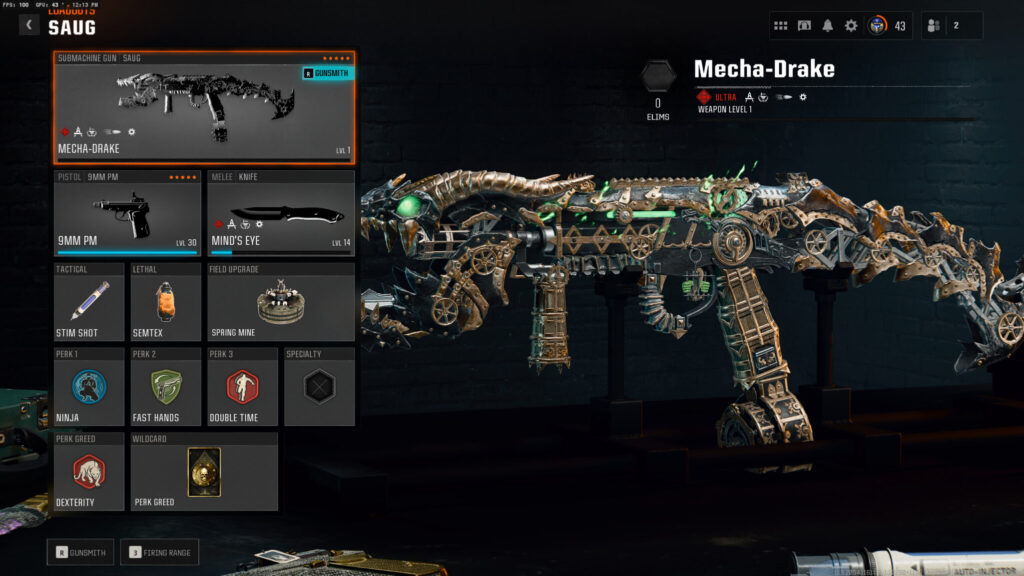The height and width of the screenshot is (576, 1024).
Task: Open the Ninja Perk 1 slot
Action: click(90, 387)
